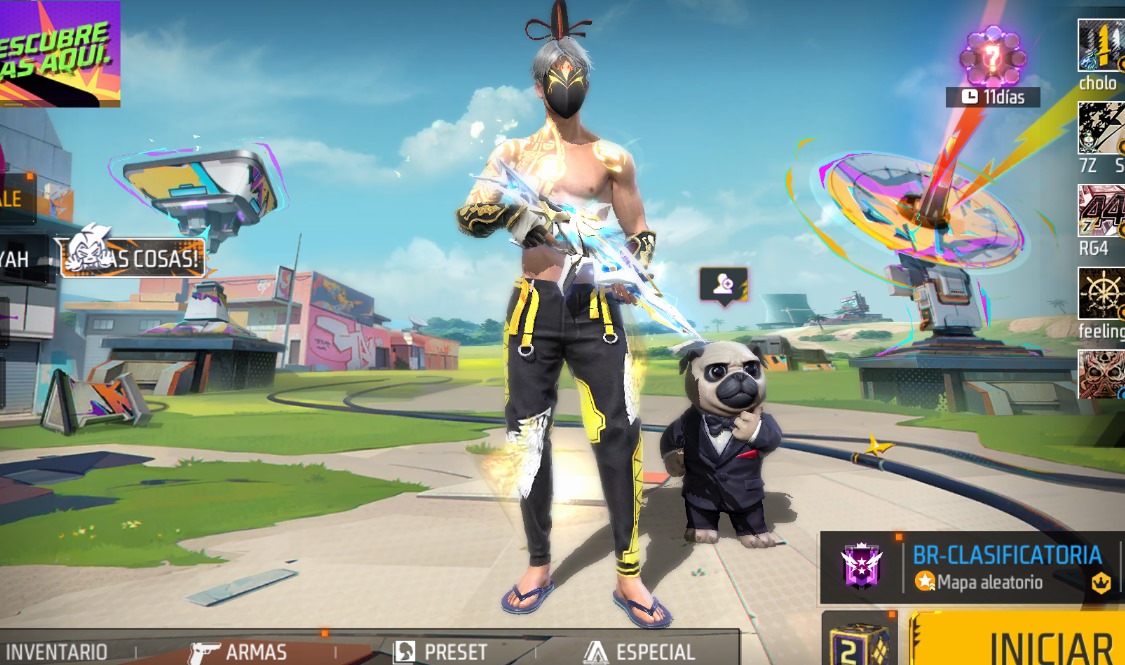Viewport: 1125px width, 665px height.
Task: Open the Inventario tab
Action: [57, 651]
